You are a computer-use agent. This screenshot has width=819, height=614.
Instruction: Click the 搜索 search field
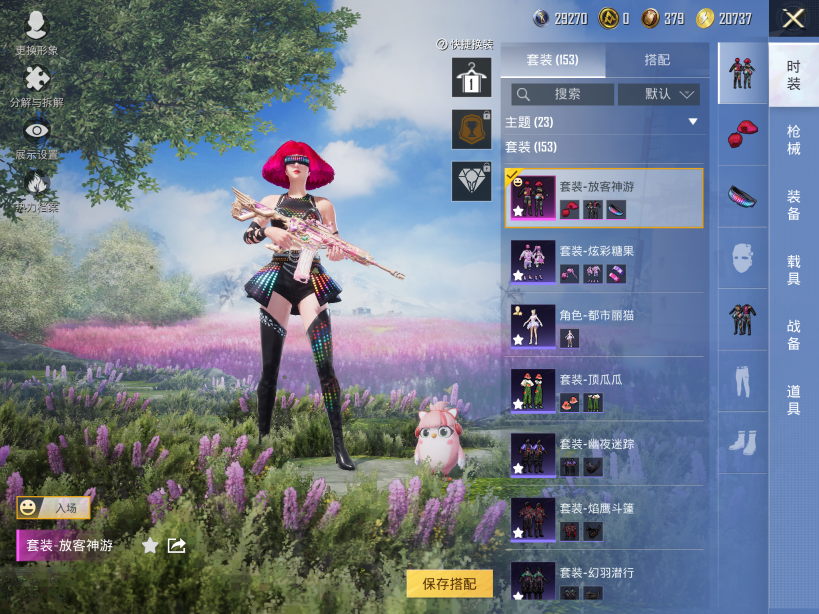(x=563, y=94)
